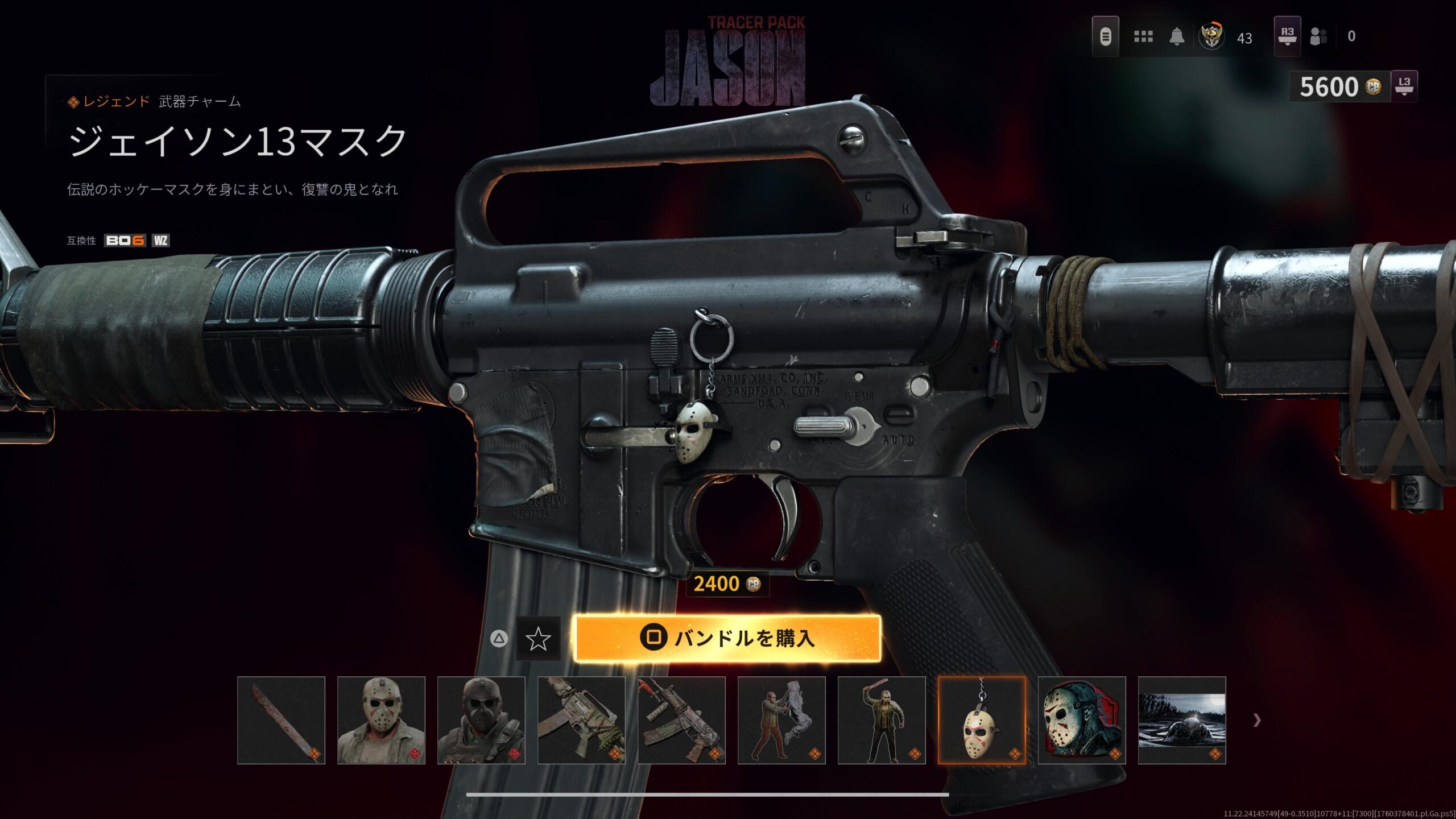Show more bundle items with right arrow
1456x819 pixels.
point(1257,721)
